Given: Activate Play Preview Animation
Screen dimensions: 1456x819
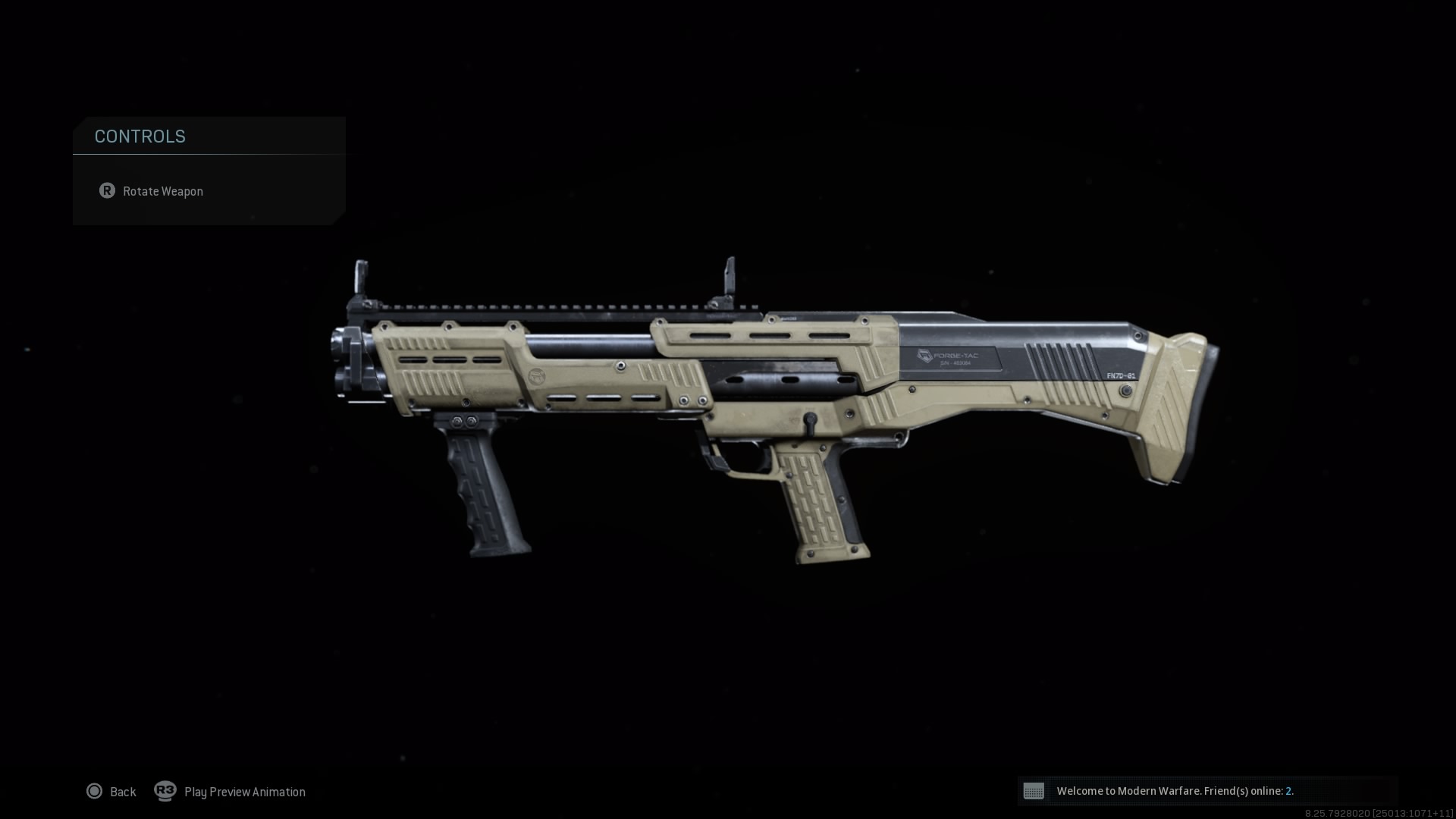Looking at the screenshot, I should [243, 791].
